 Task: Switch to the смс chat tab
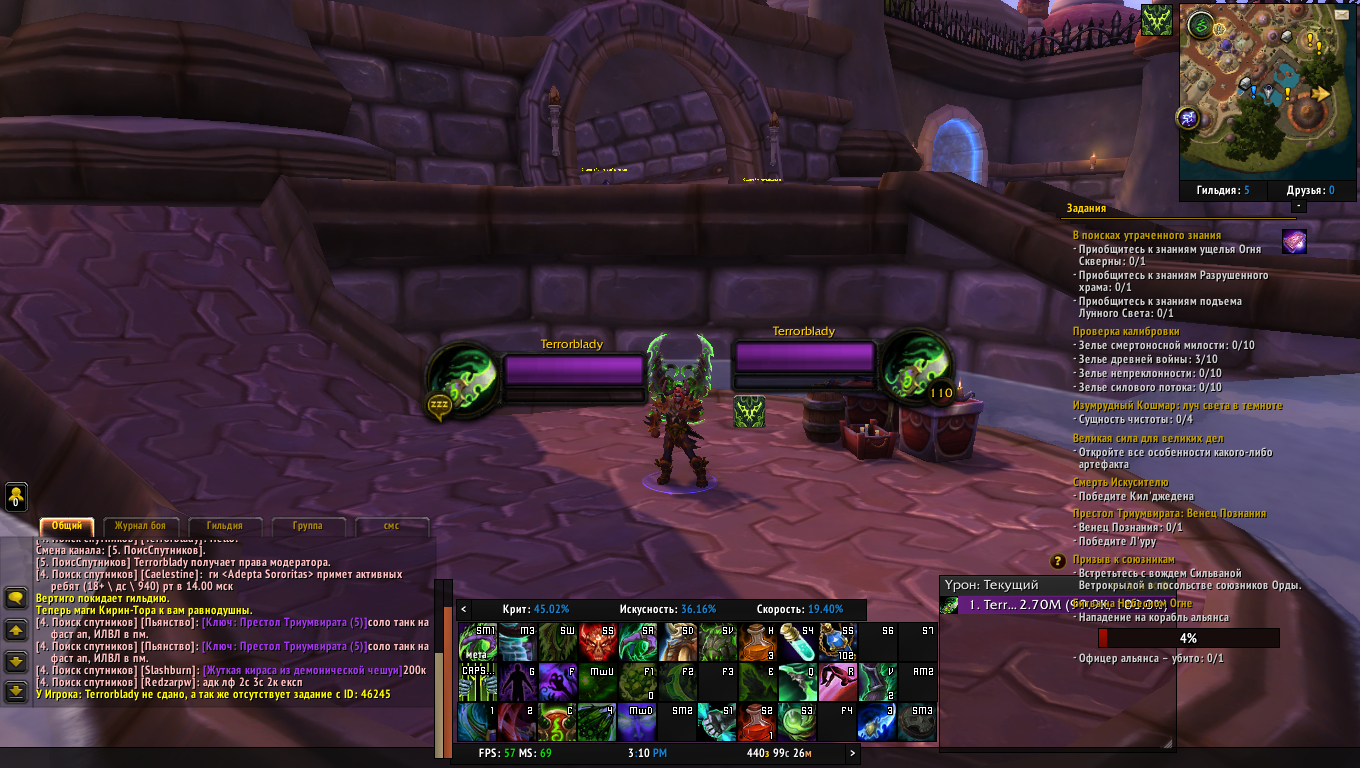(391, 526)
